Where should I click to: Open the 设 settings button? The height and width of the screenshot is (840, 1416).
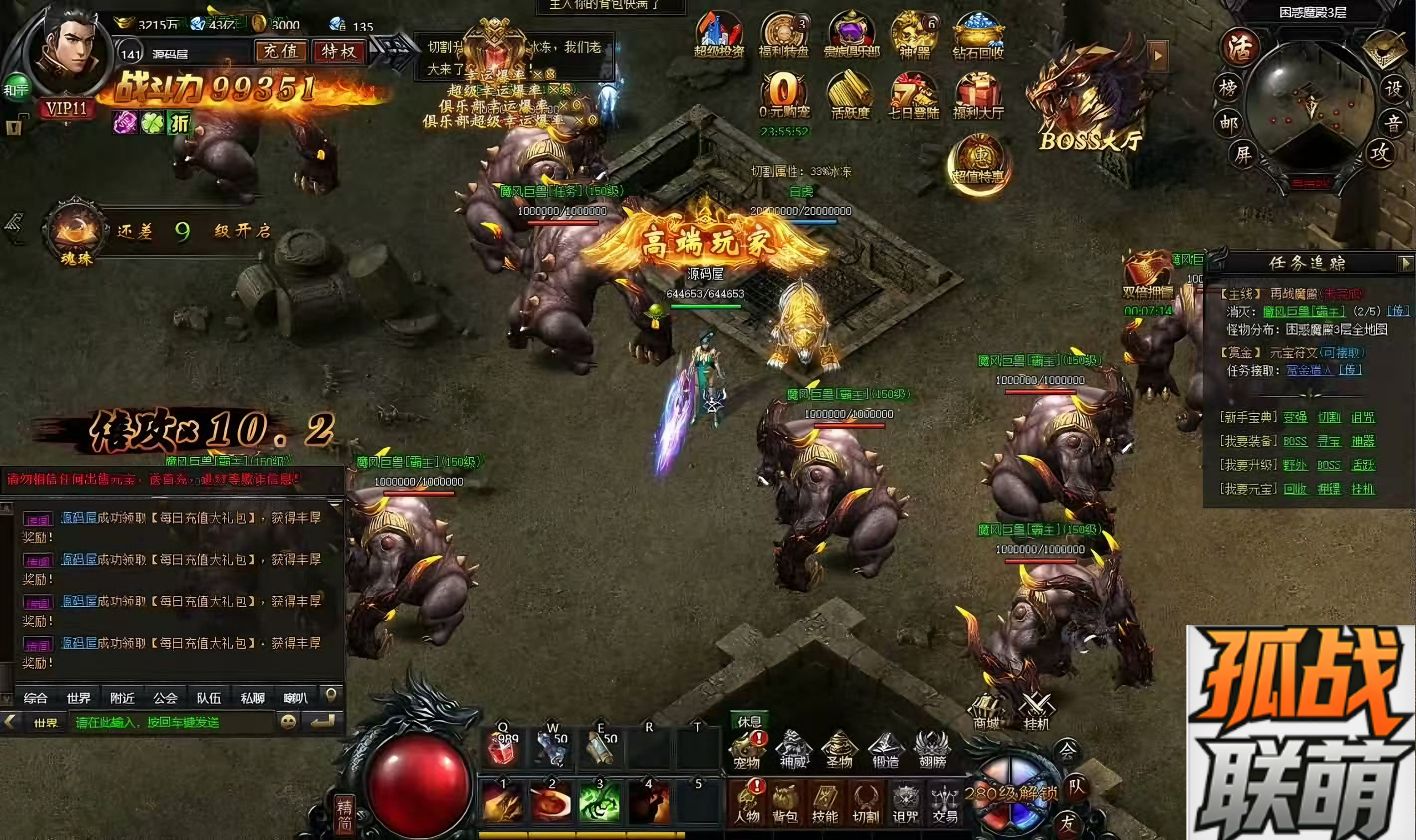coord(1393,89)
